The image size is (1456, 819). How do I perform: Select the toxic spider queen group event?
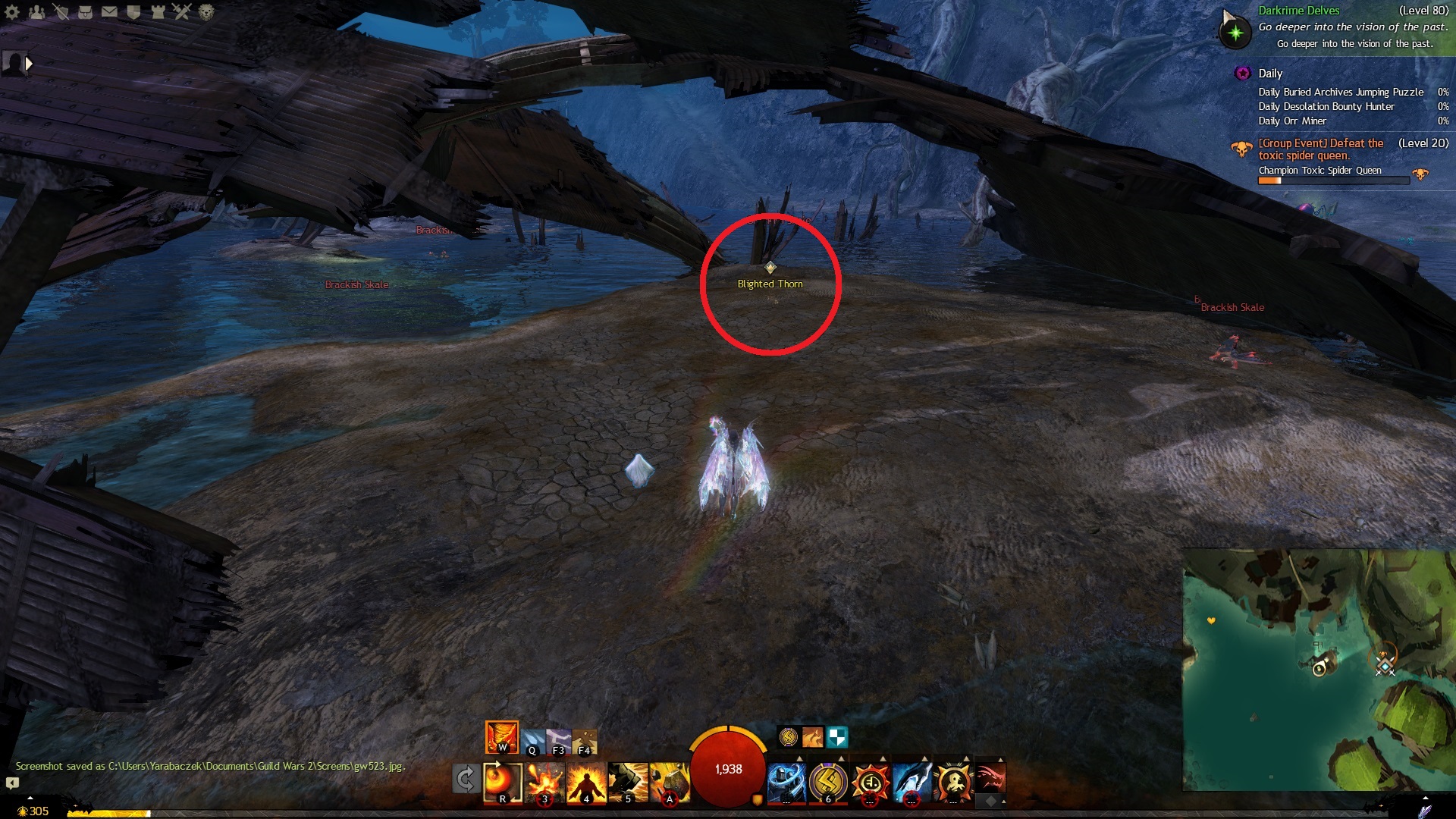pos(1320,149)
